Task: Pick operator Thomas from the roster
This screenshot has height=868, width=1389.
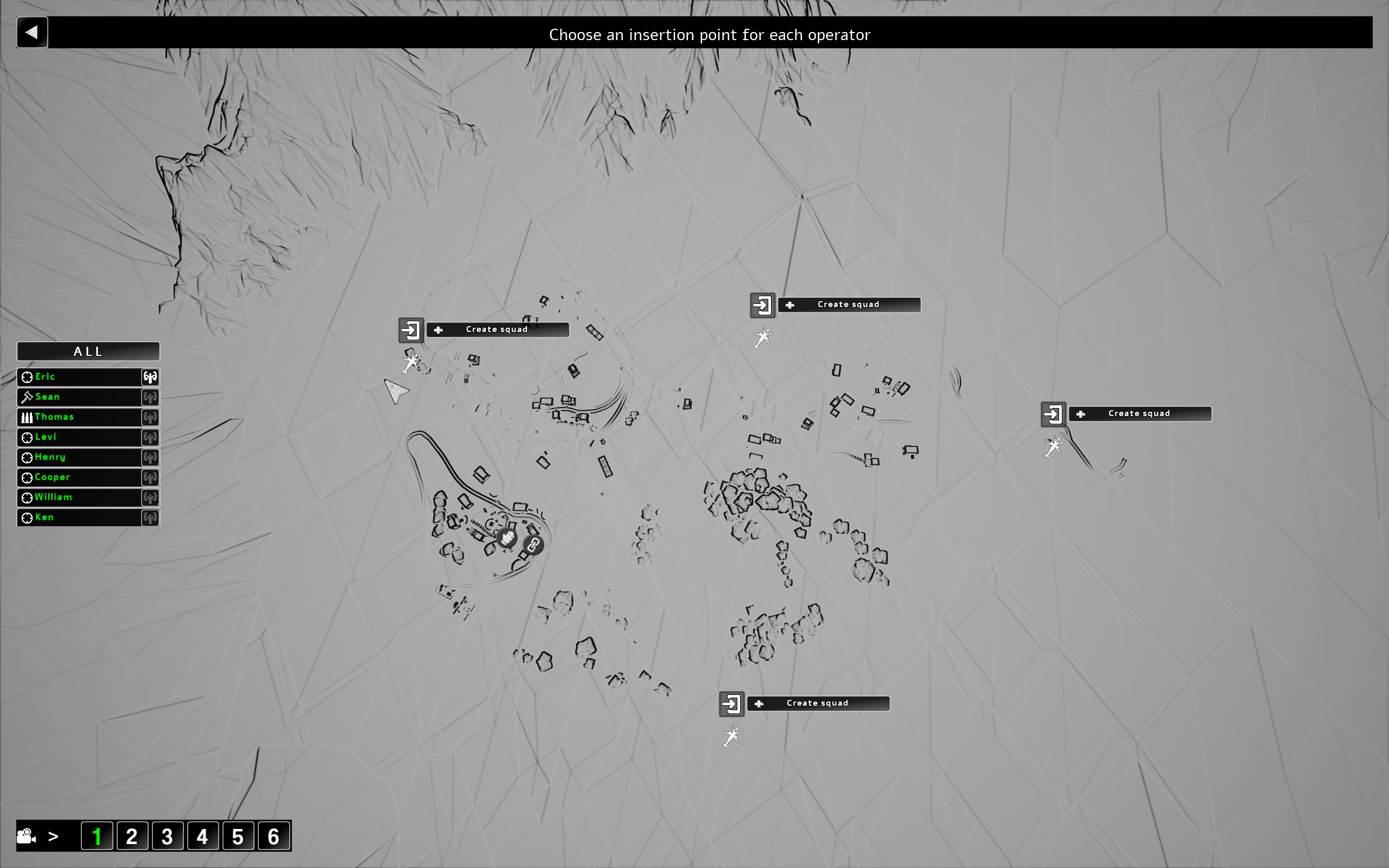Action: pos(79,417)
